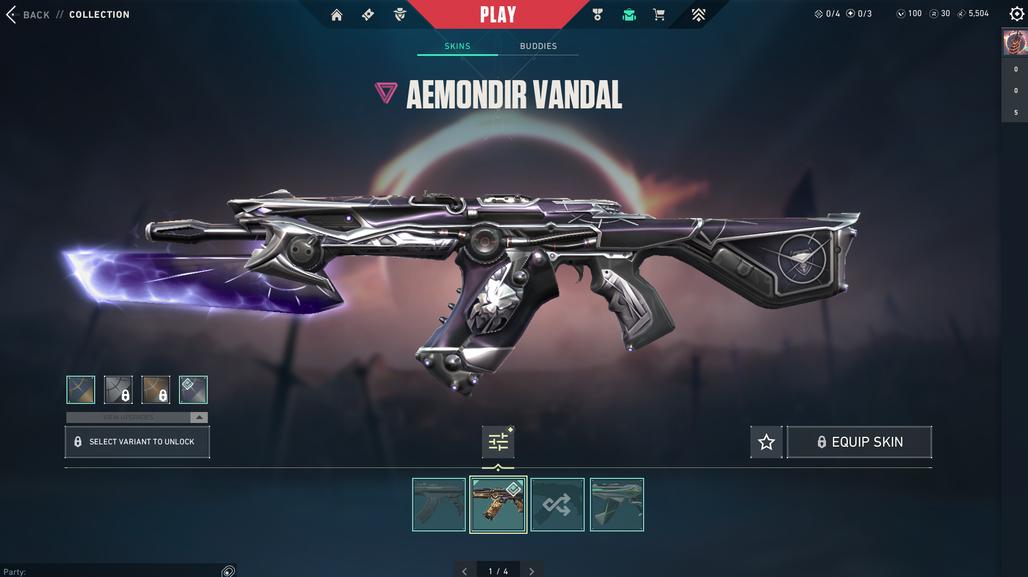1028x577 pixels.
Task: Open the settings gear icon
Action: tap(1017, 15)
